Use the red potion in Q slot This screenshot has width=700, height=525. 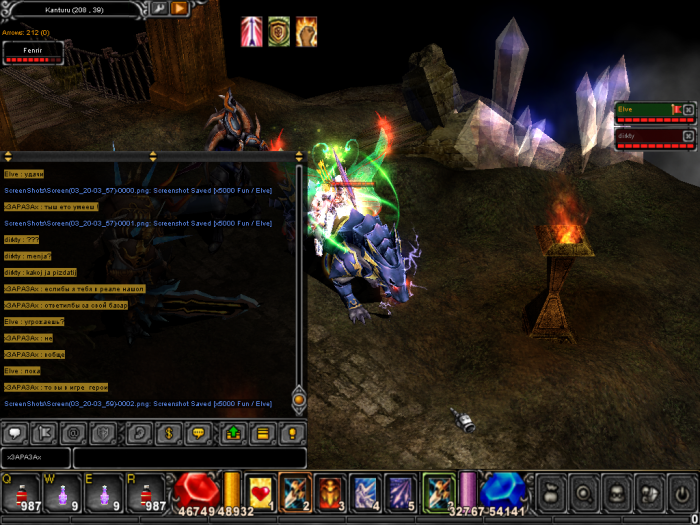[x=22, y=492]
